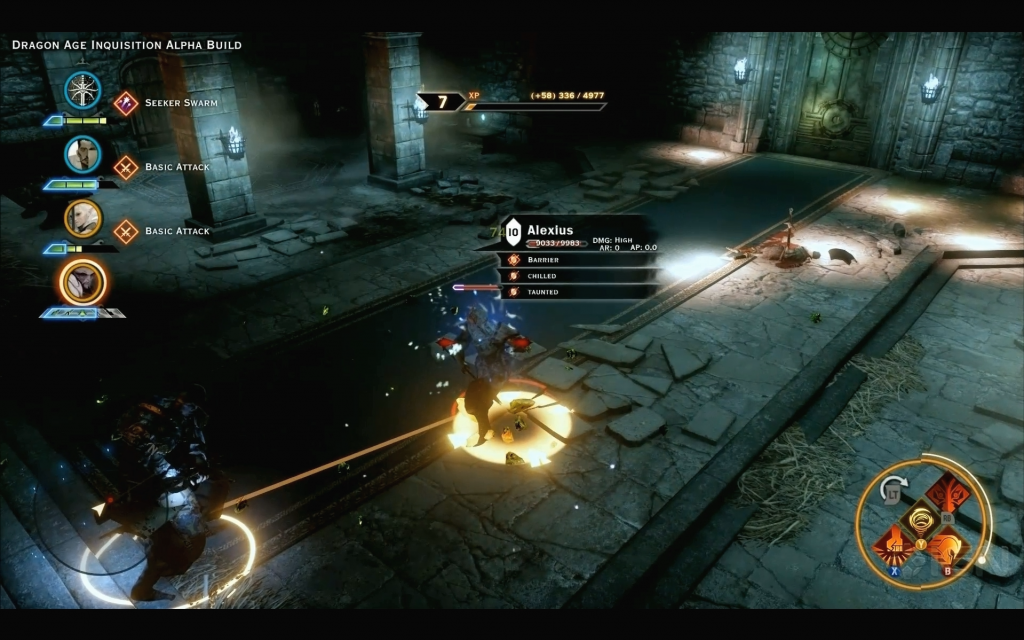This screenshot has height=640, width=1024.
Task: Click the Seeker Swarm action icon
Action: tap(125, 103)
